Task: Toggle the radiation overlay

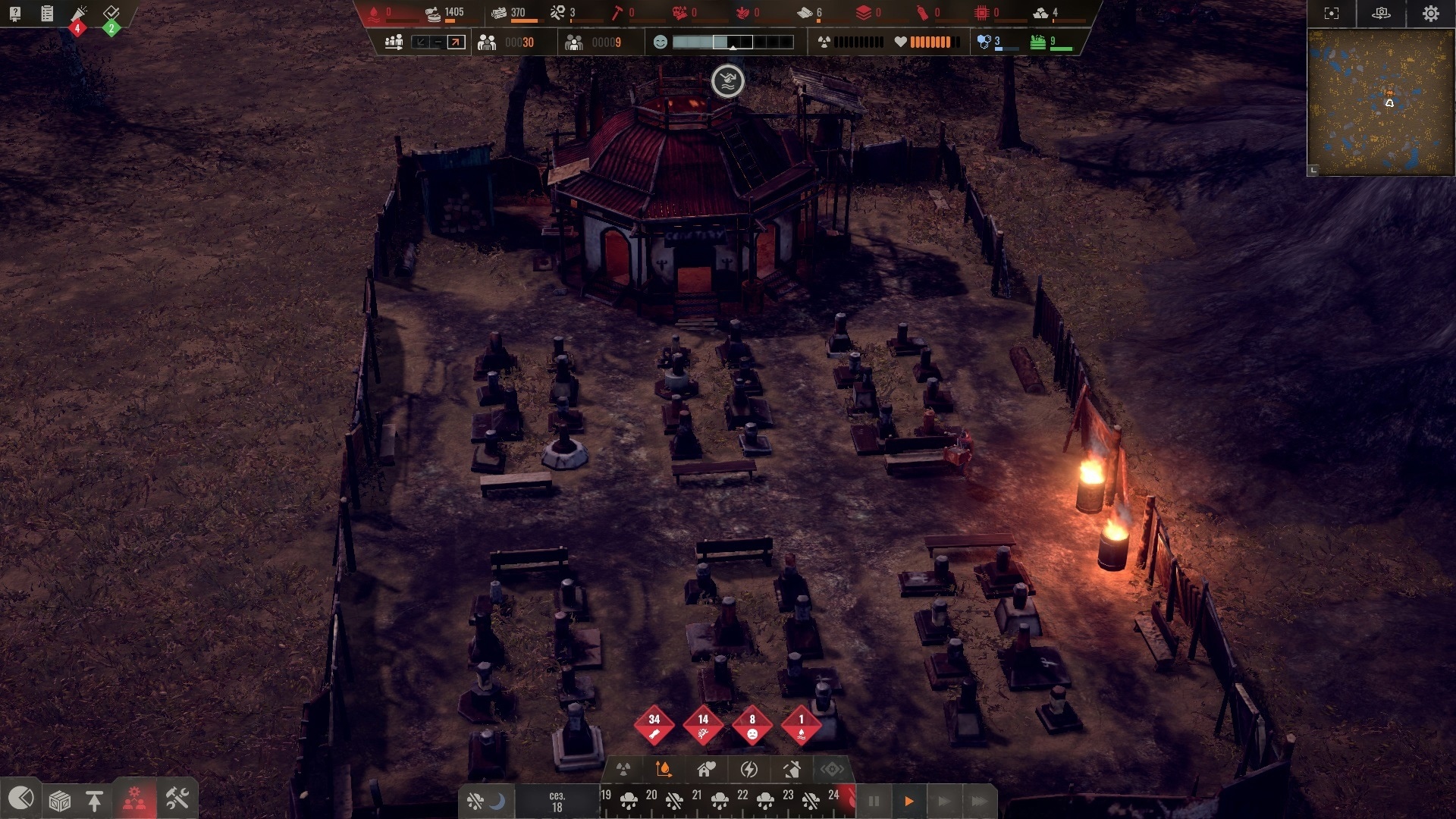Action: [623, 770]
